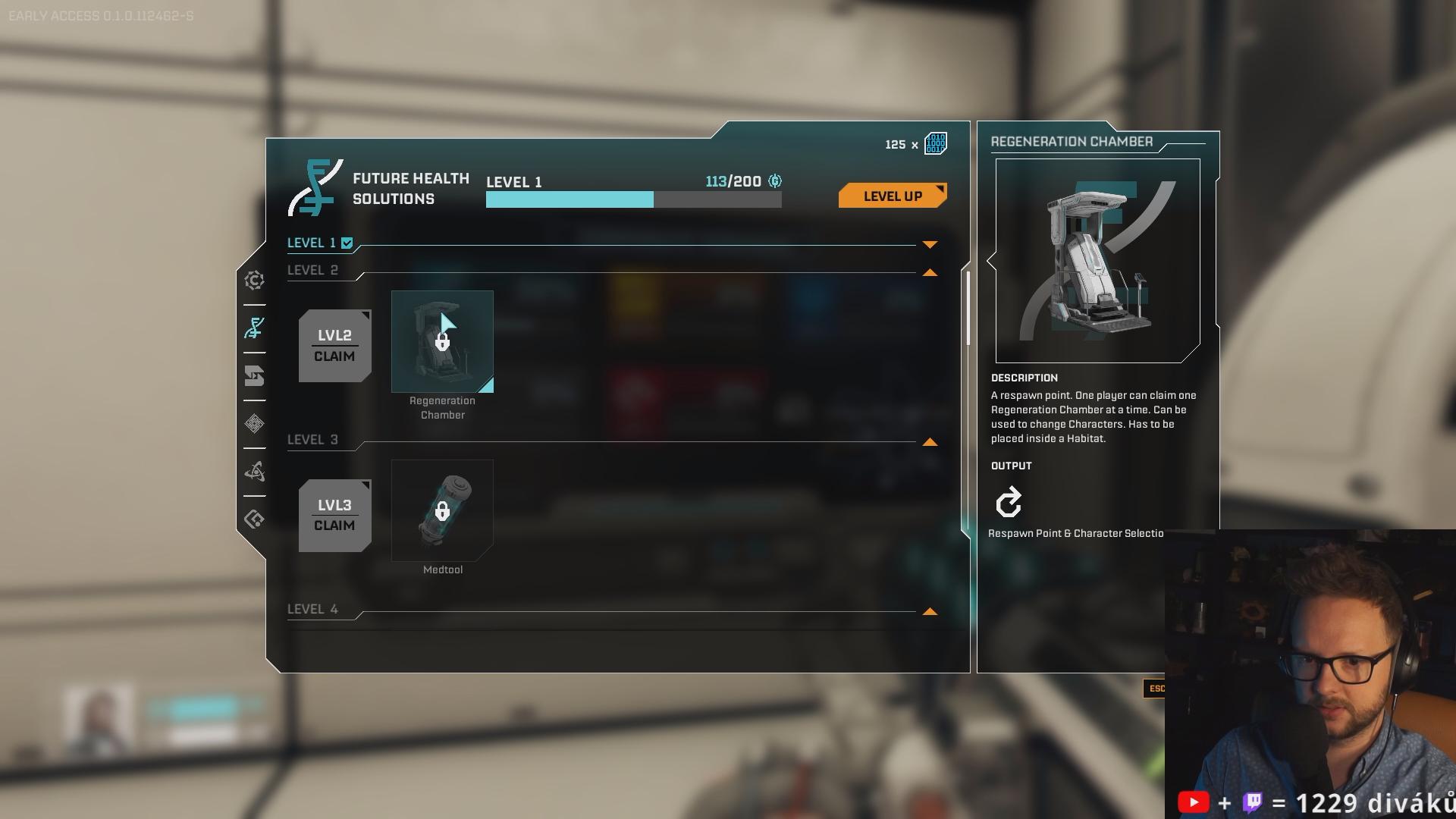
Task: Open the diamond maze faction tab
Action: coord(255,424)
